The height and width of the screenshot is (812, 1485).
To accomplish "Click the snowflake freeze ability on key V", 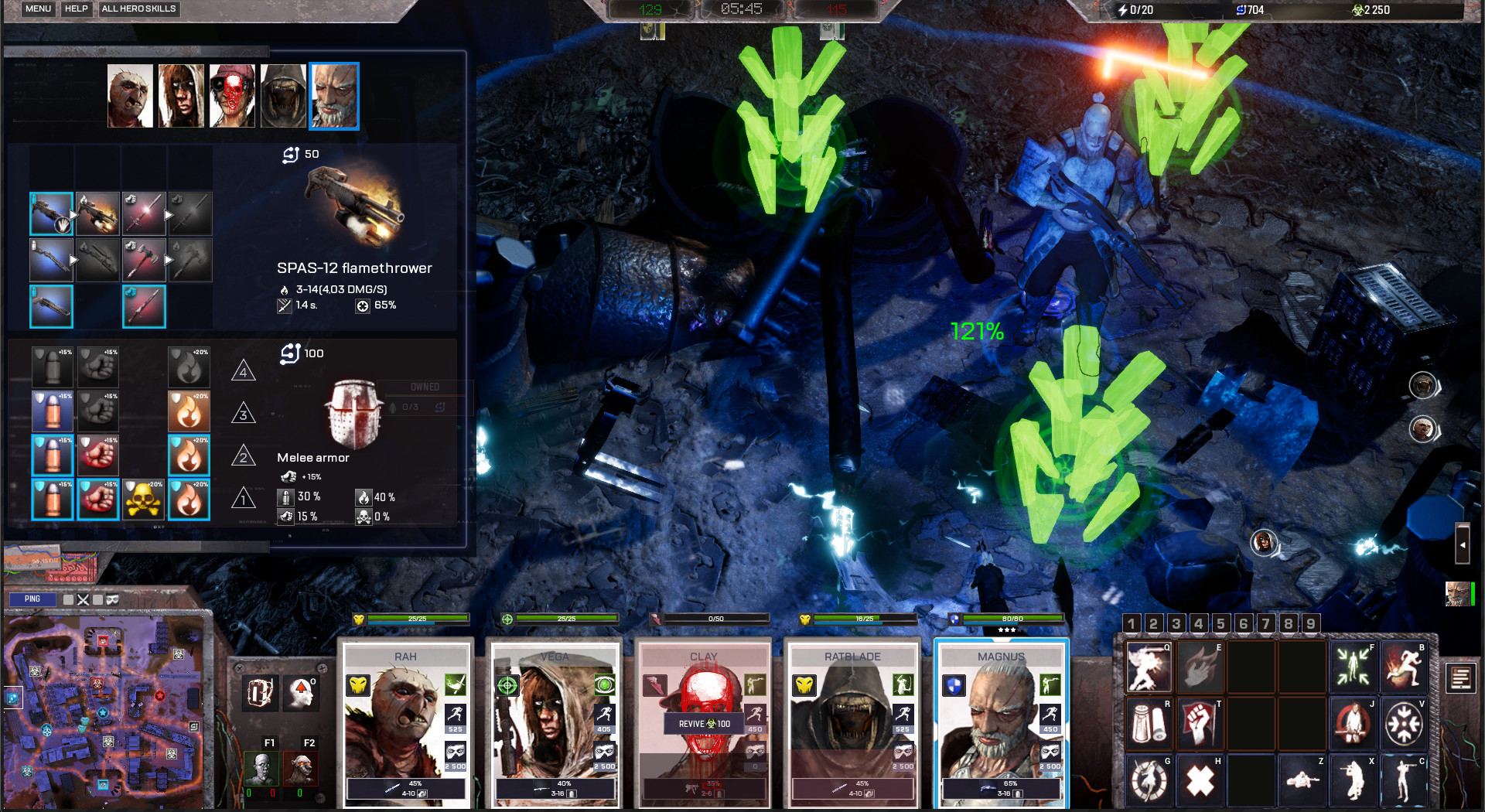I will (x=1404, y=723).
